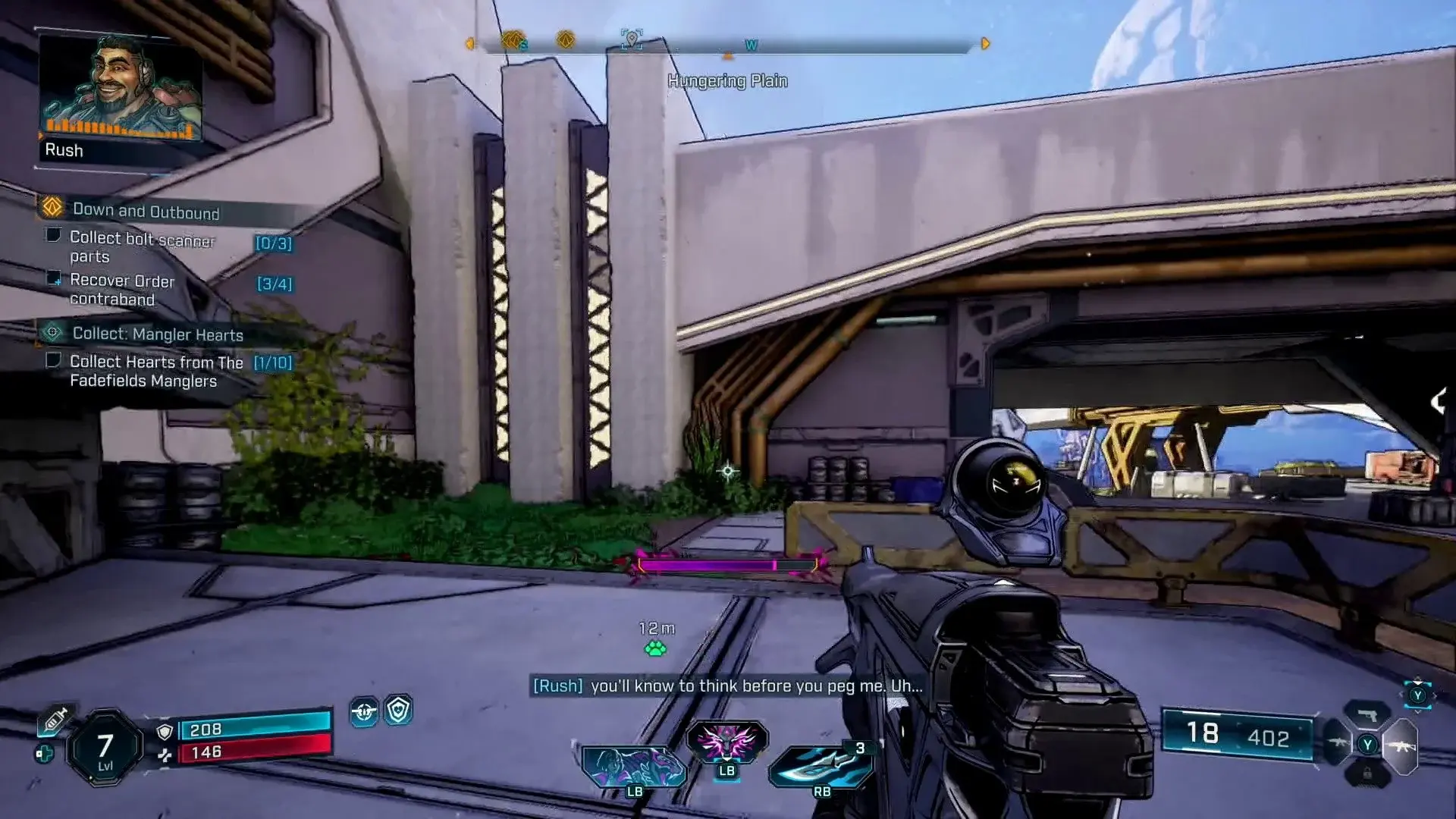1456x819 pixels.
Task: Tick the Recover Order contraband objective
Action: pyautogui.click(x=54, y=278)
